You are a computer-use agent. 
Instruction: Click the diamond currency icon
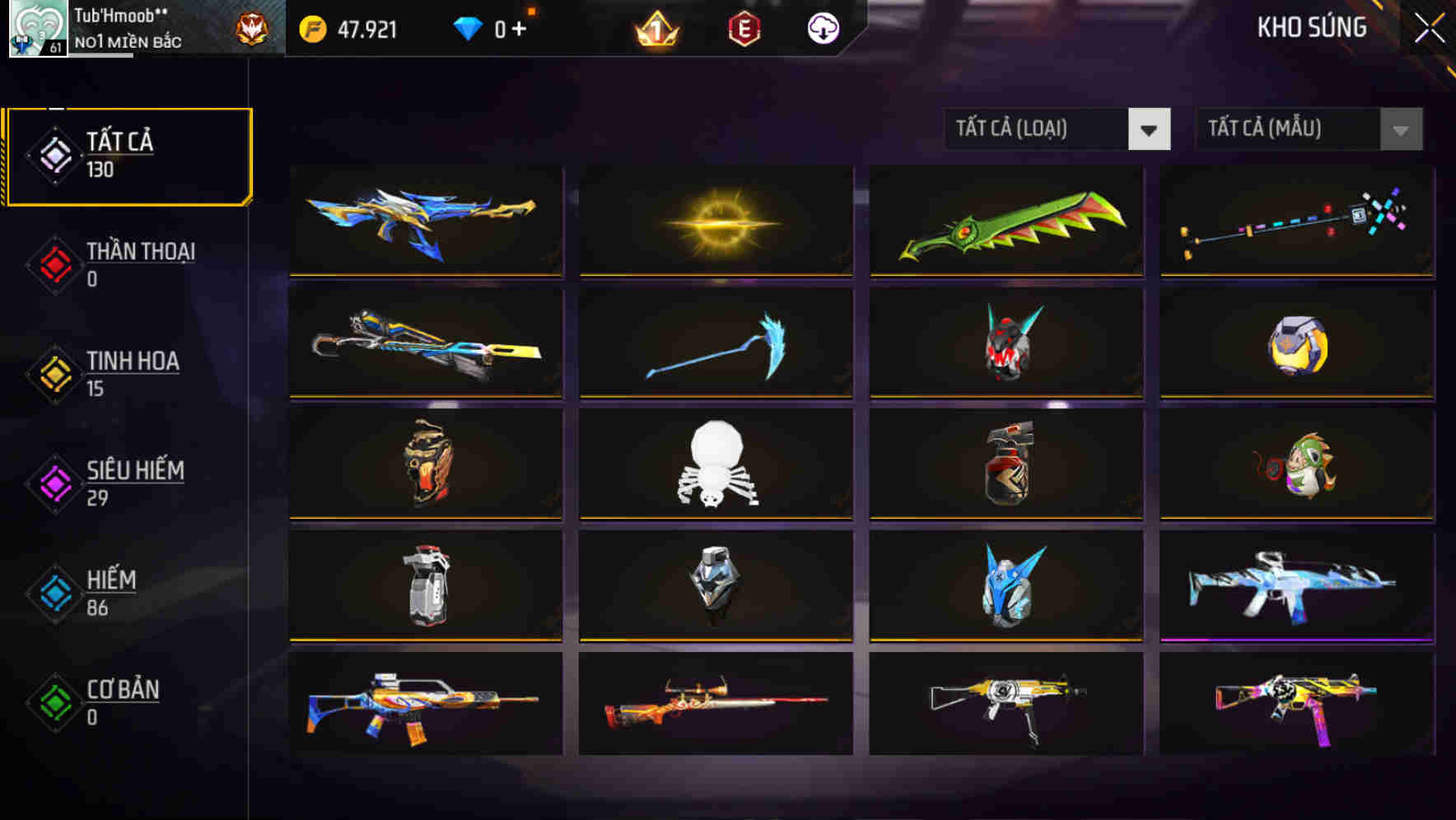[469, 27]
